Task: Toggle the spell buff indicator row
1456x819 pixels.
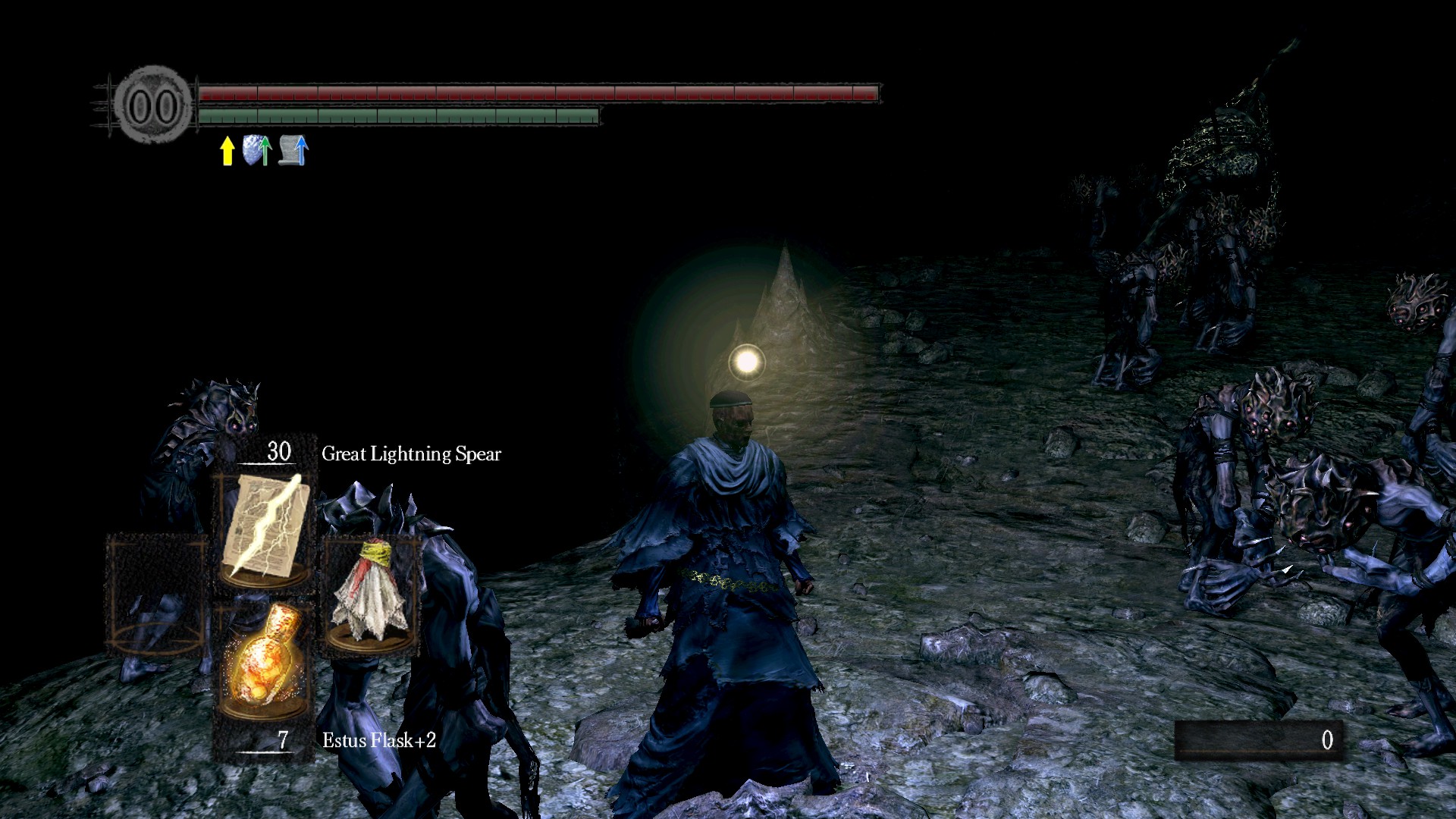Action: pos(258,150)
